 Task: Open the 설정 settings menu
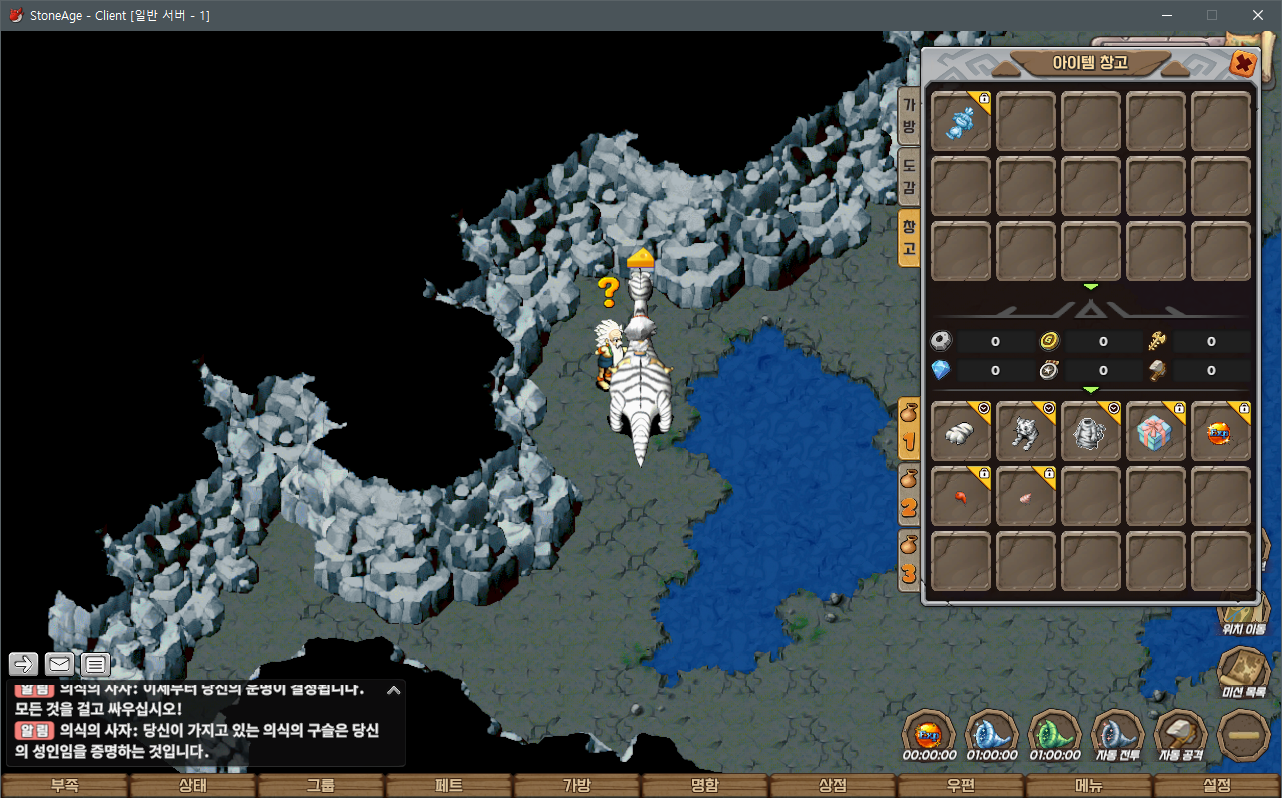pyautogui.click(x=1217, y=785)
